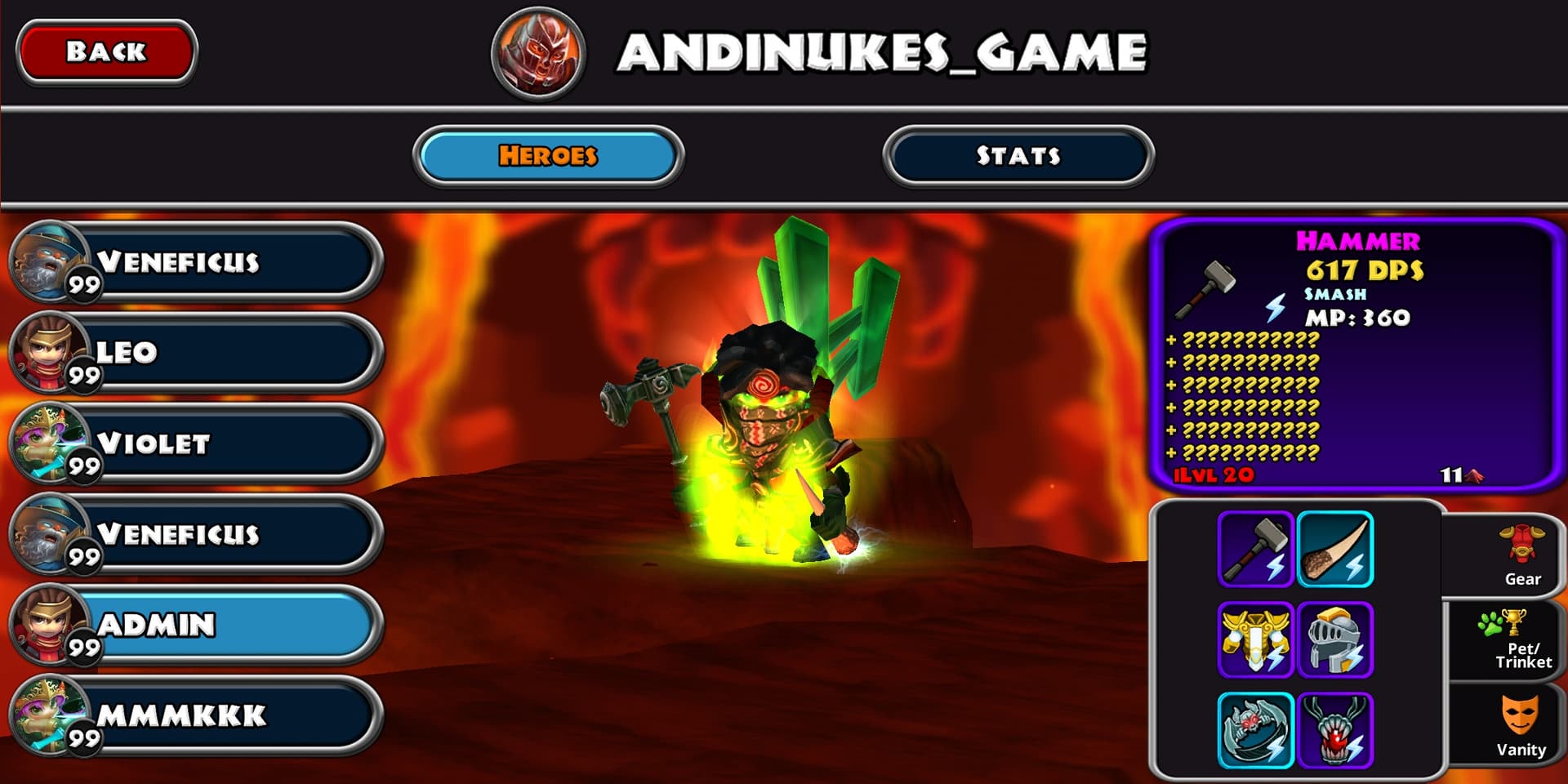Choose the knight helmet slot
This screenshot has width=1568, height=784.
[1335, 640]
